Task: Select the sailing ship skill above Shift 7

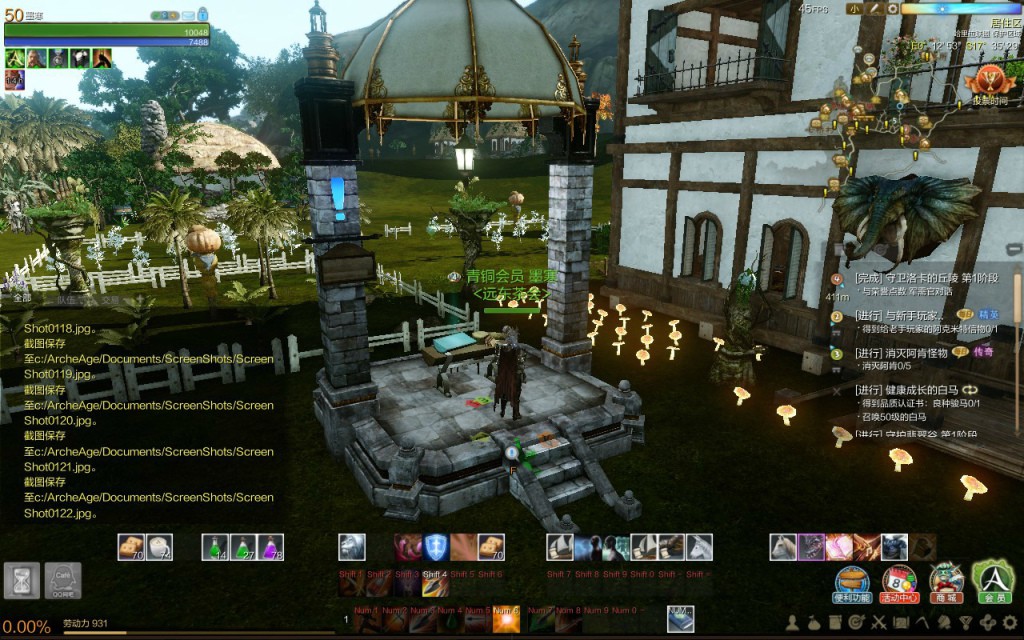Action: [560, 547]
